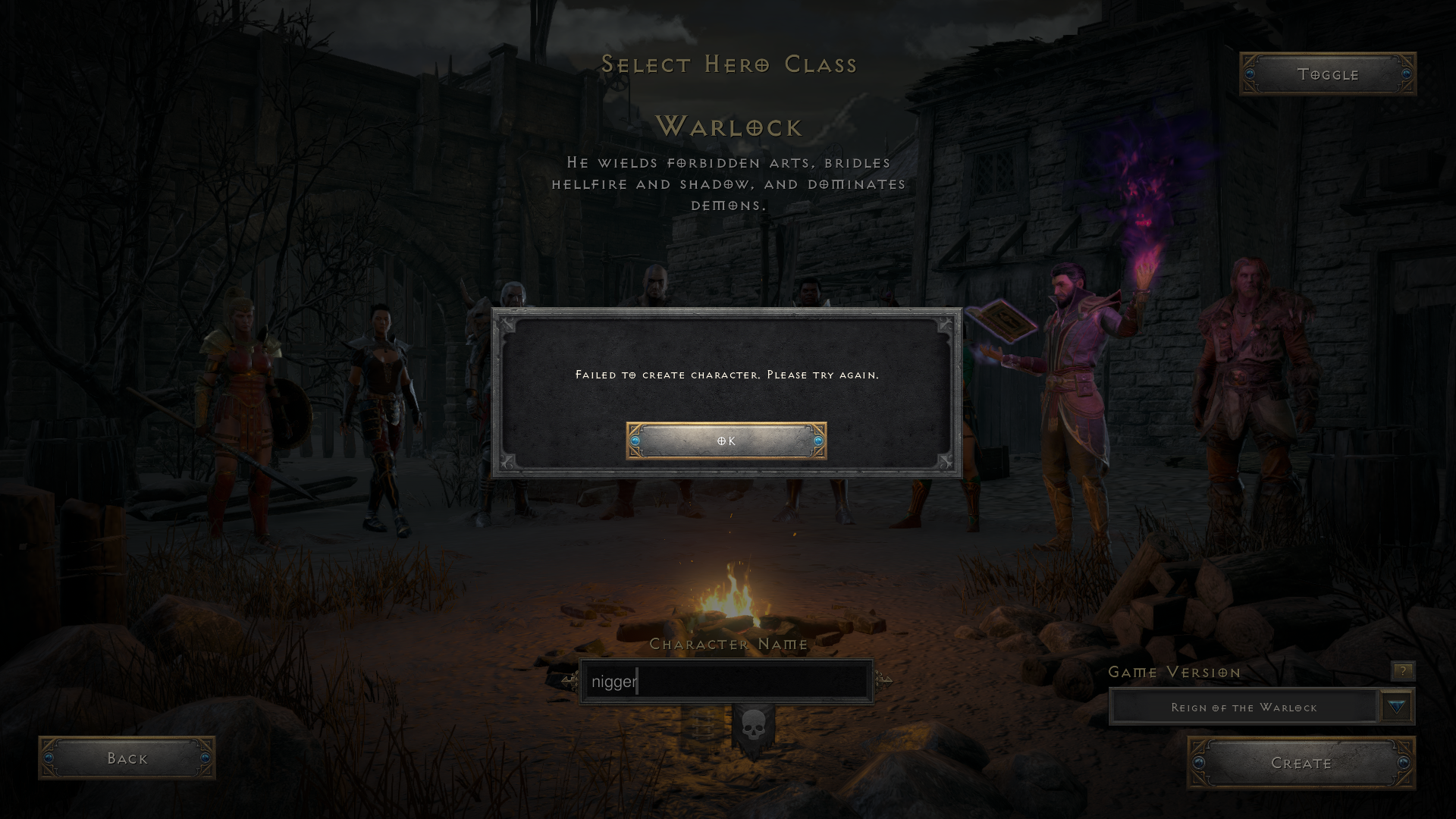The height and width of the screenshot is (819, 1456).
Task: Confirm the error dialog with OK
Action: pyautogui.click(x=726, y=441)
